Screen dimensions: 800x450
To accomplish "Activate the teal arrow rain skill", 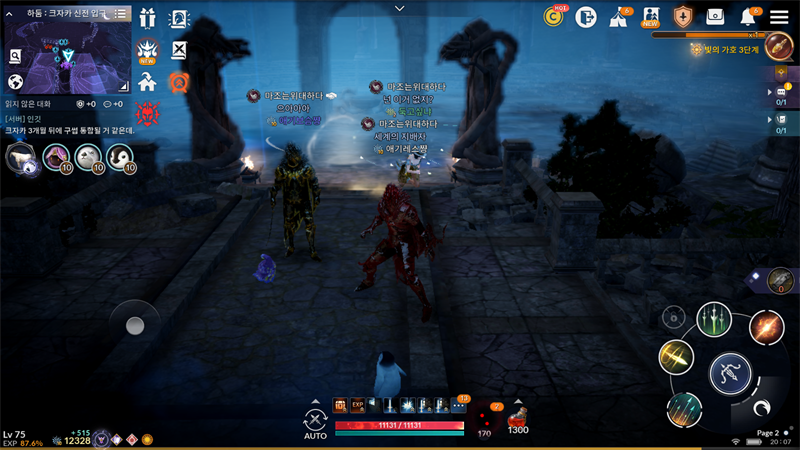I will tap(684, 408).
